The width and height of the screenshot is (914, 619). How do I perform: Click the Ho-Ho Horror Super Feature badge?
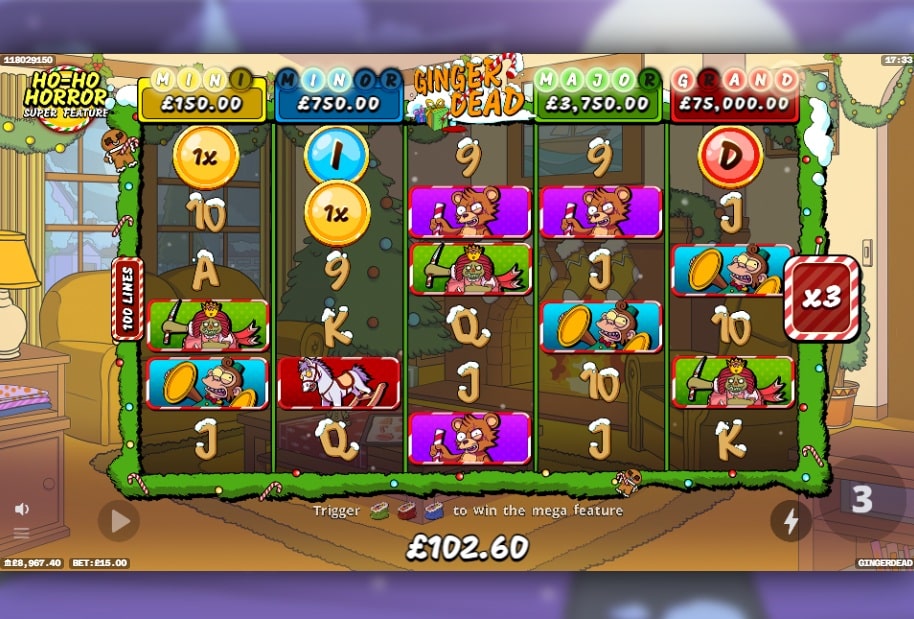[x=67, y=94]
